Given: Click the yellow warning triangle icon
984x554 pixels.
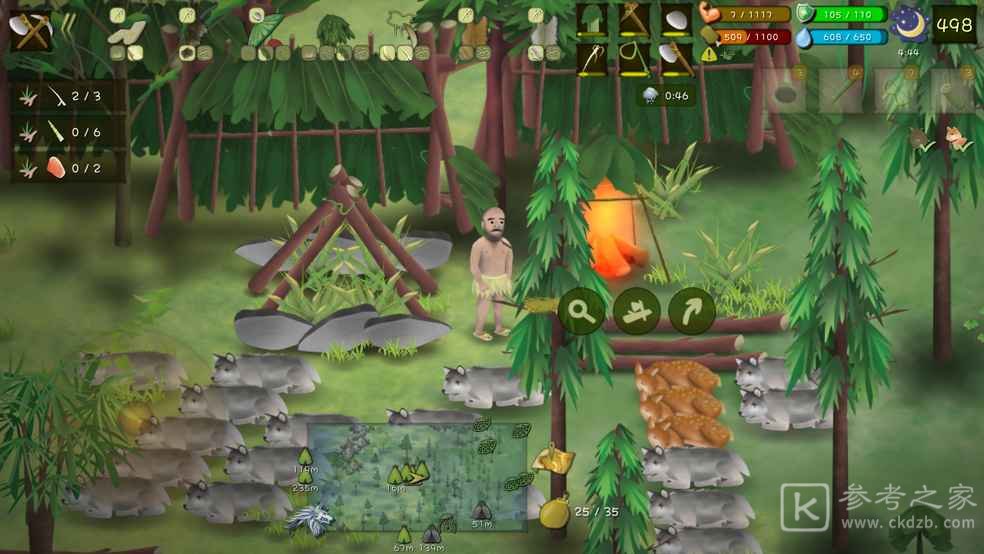Looking at the screenshot, I should pyautogui.click(x=710, y=54).
